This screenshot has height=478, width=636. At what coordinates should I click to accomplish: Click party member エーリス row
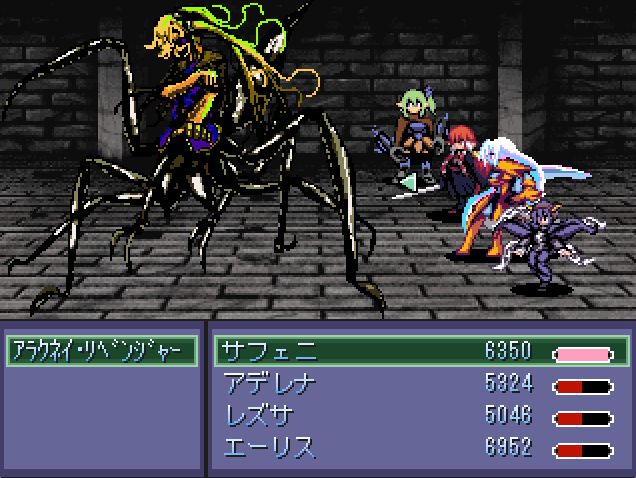(421, 446)
